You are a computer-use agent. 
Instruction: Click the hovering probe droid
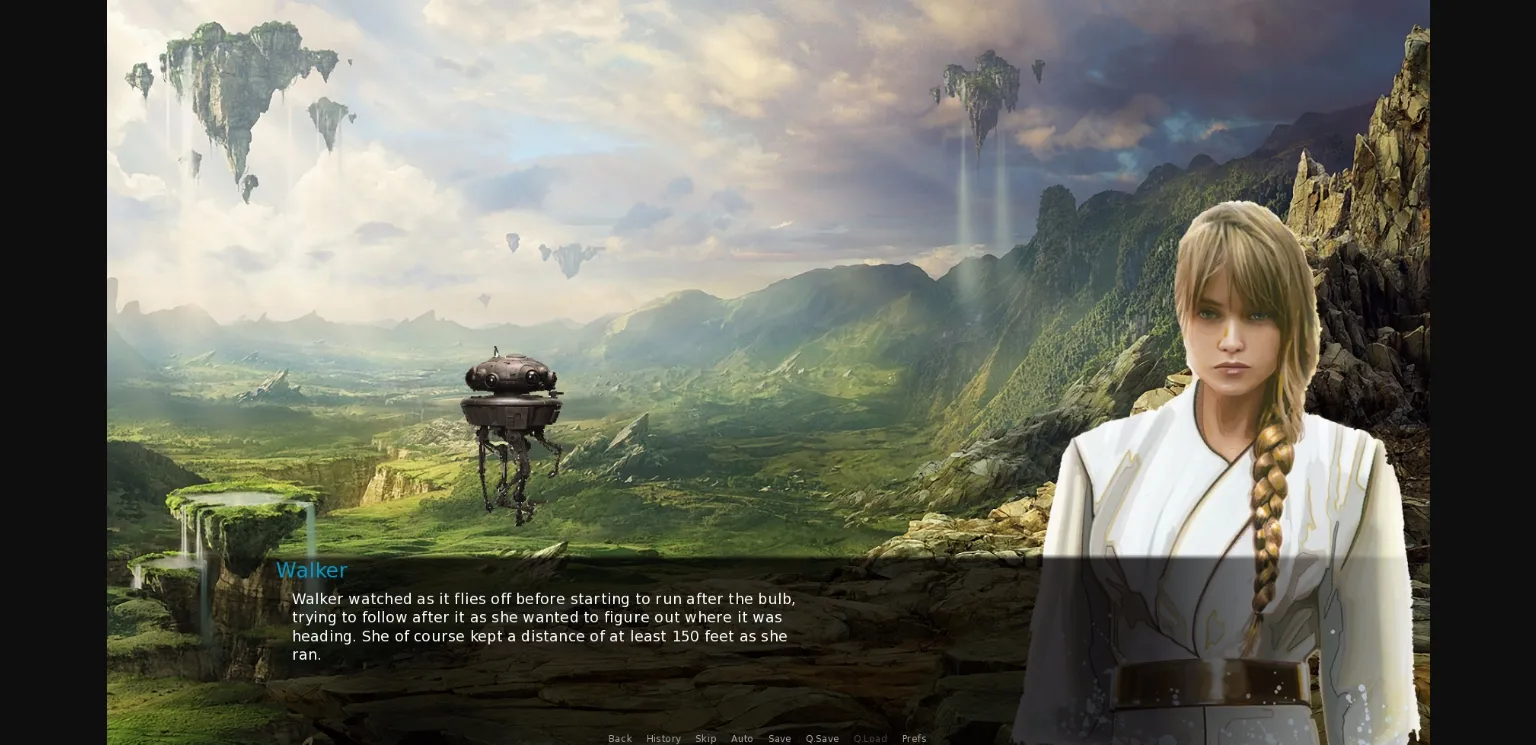click(x=510, y=400)
